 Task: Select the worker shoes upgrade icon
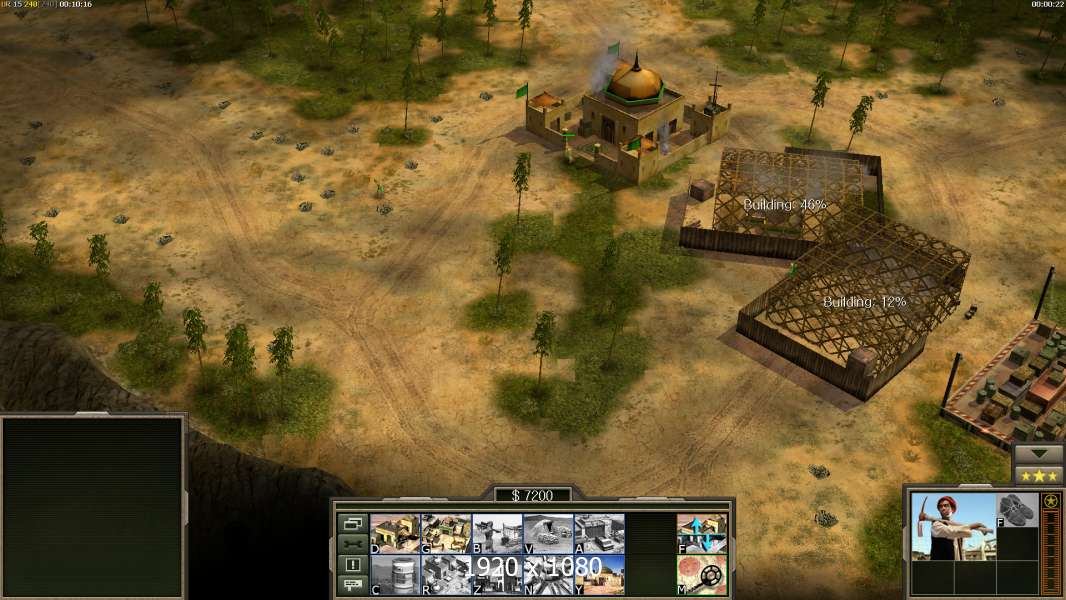coord(1018,509)
